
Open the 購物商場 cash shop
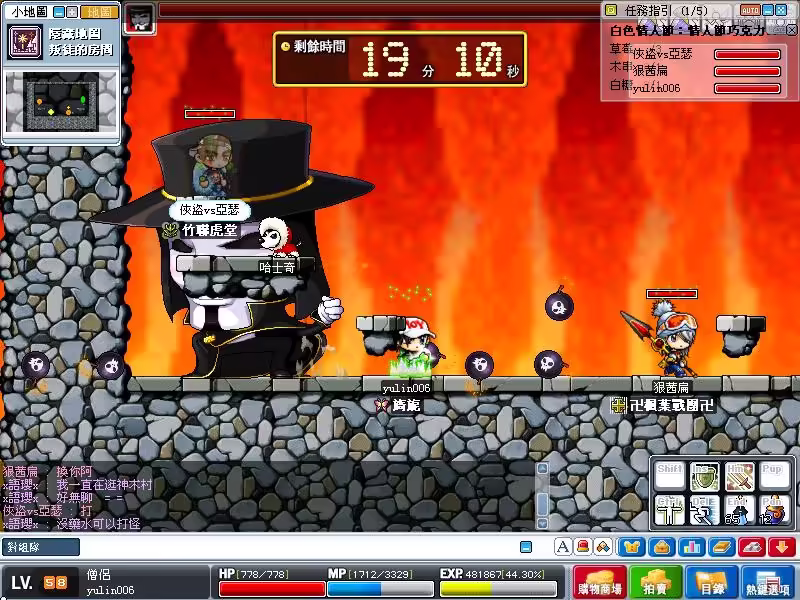coord(607,583)
